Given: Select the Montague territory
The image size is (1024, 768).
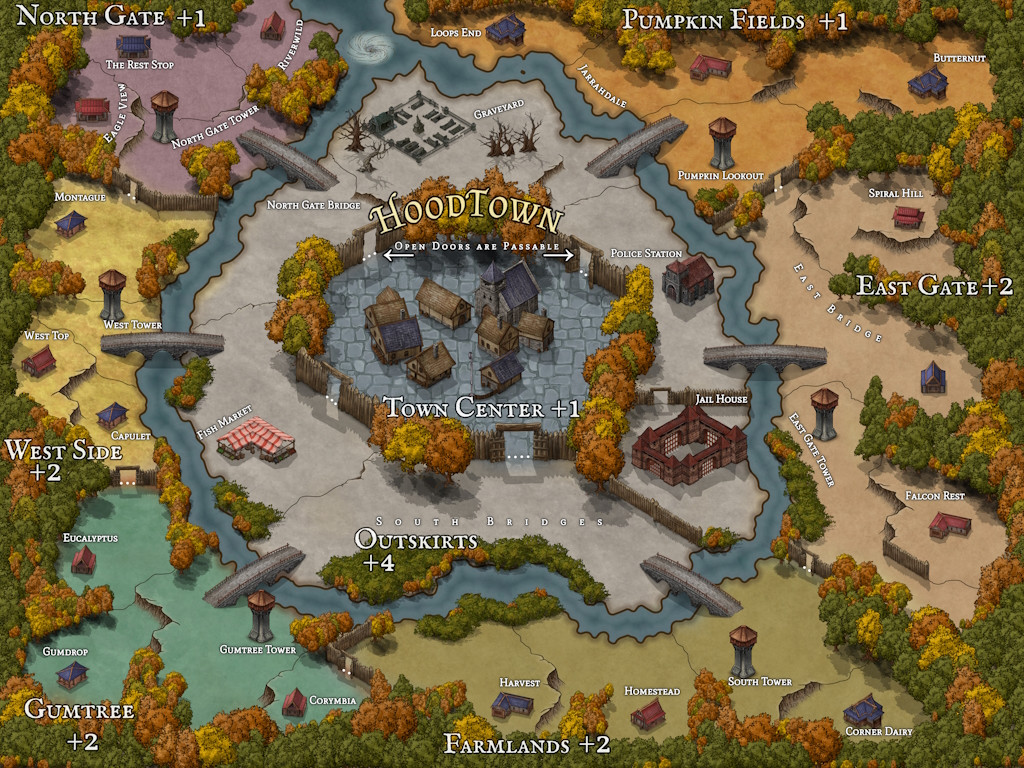Looking at the screenshot, I should pyautogui.click(x=70, y=224).
